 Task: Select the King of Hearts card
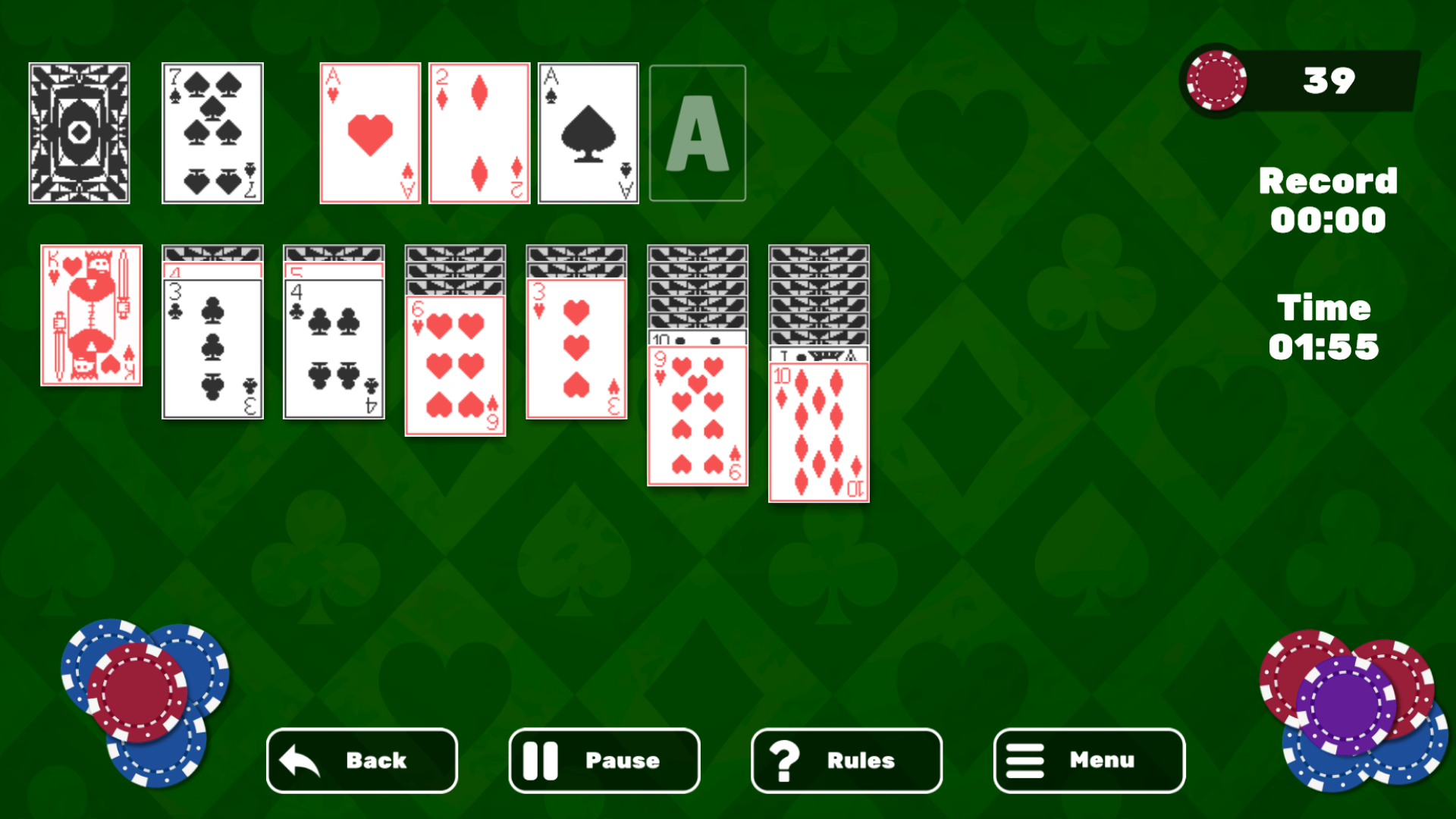tap(91, 315)
